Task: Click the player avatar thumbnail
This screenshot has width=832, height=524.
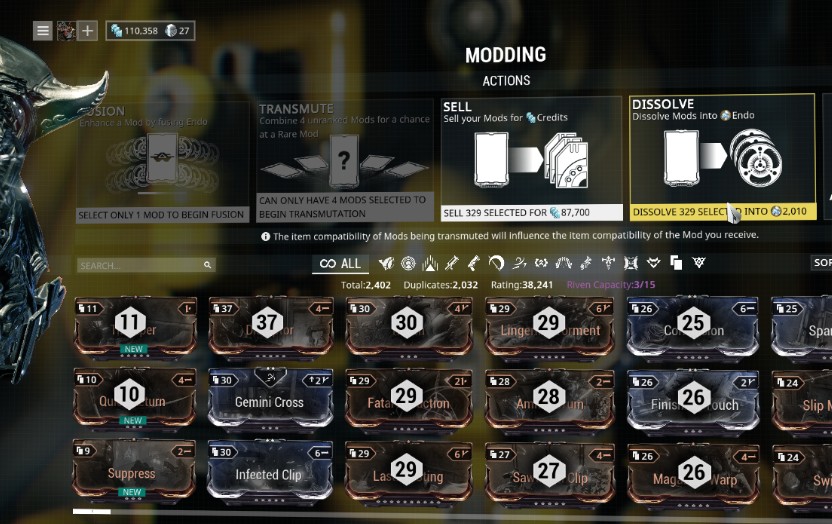Action: point(66,31)
